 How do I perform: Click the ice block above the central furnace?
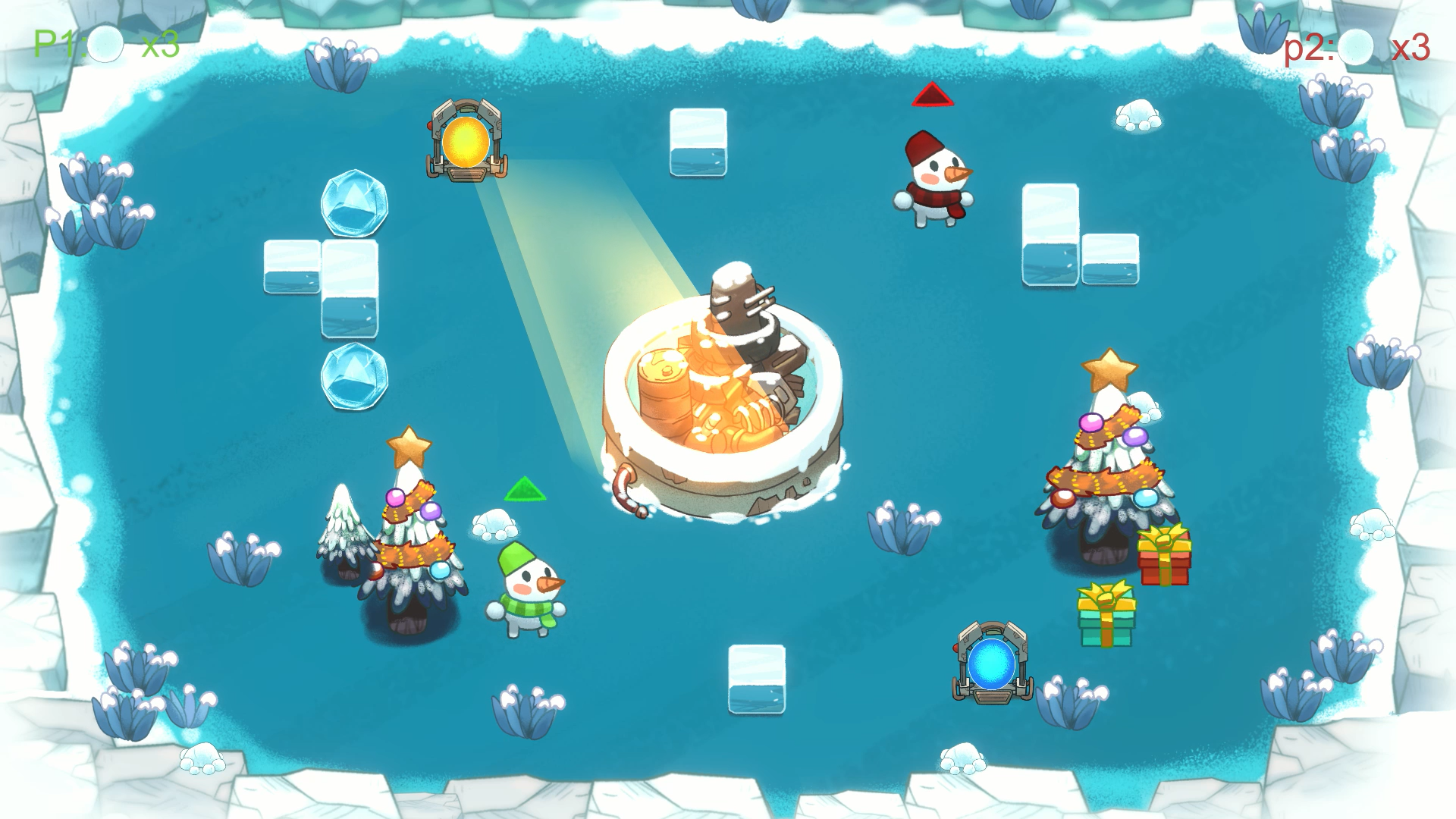698,140
